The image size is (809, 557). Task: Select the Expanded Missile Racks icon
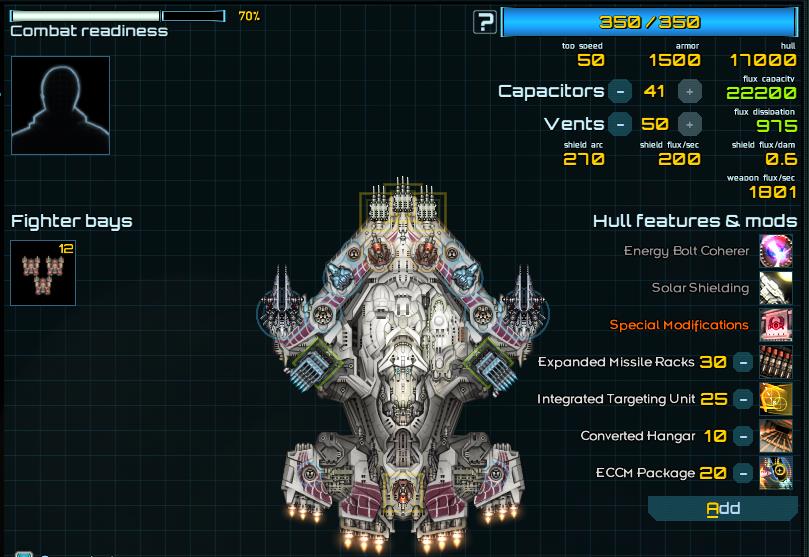click(776, 362)
